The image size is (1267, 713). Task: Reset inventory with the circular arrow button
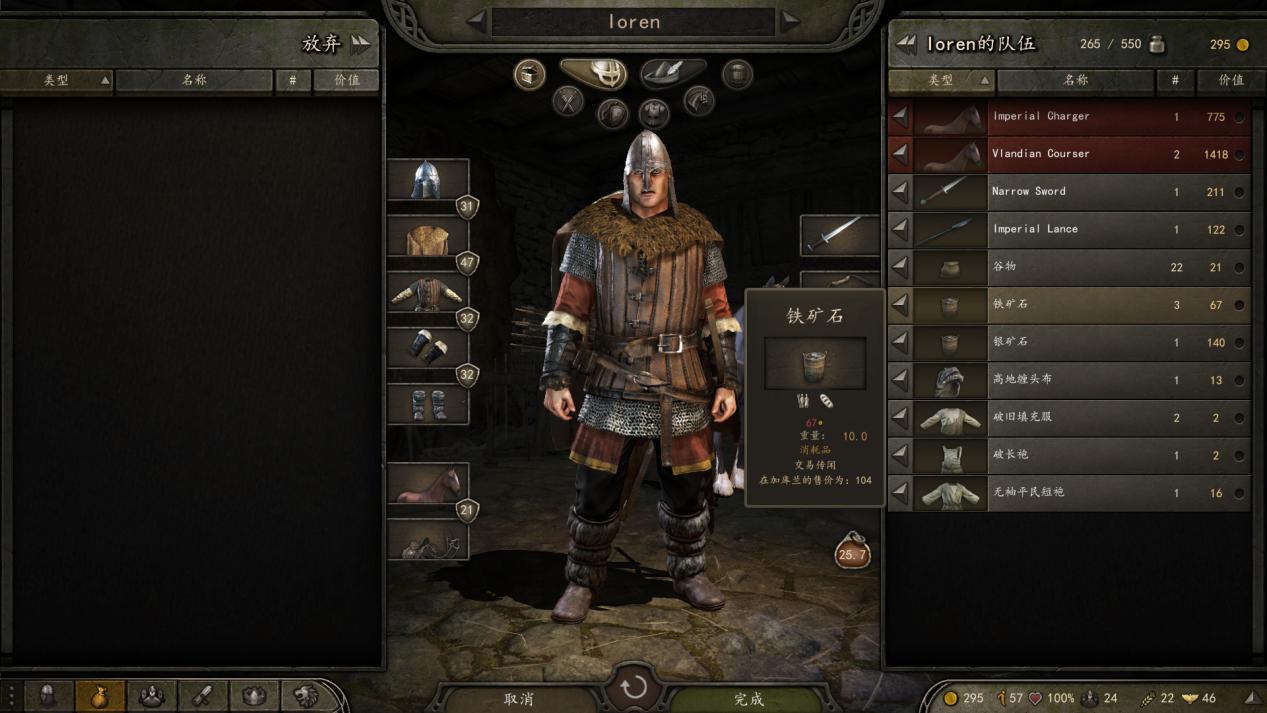click(x=633, y=688)
